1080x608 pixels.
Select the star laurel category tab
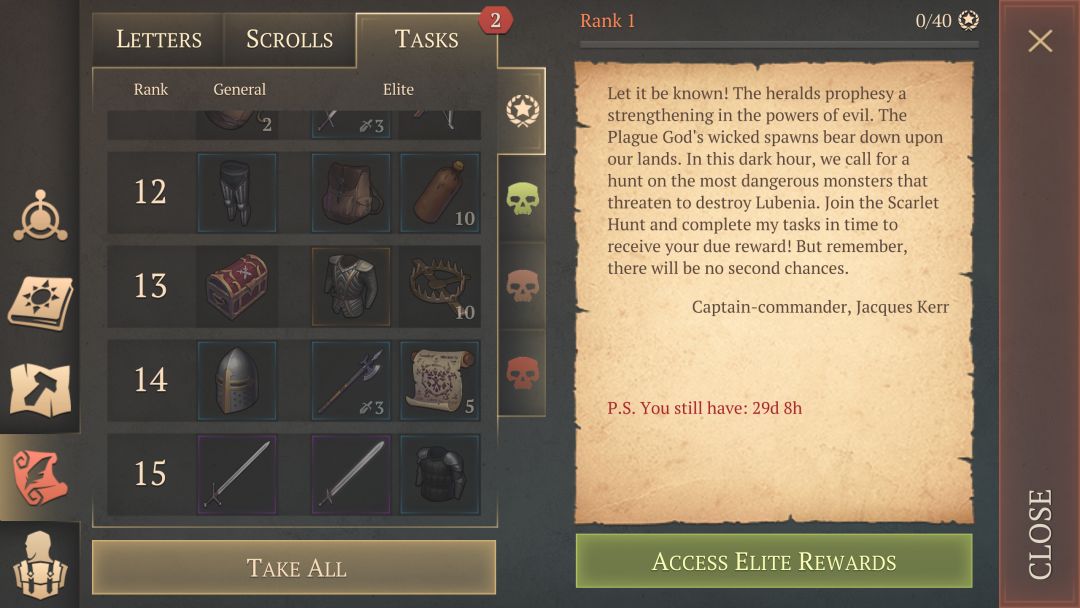522,110
